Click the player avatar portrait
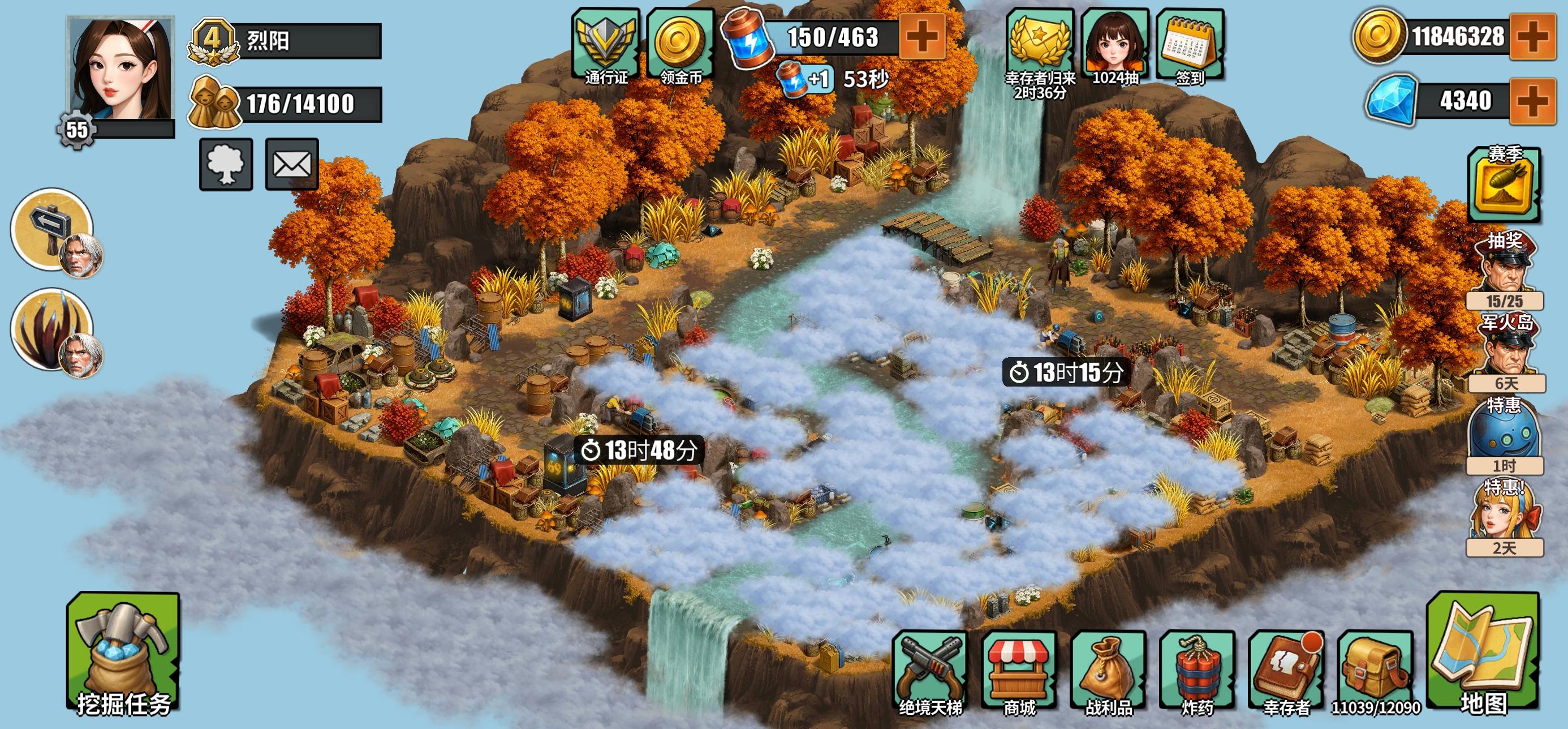Image resolution: width=1568 pixels, height=729 pixels. 120,70
